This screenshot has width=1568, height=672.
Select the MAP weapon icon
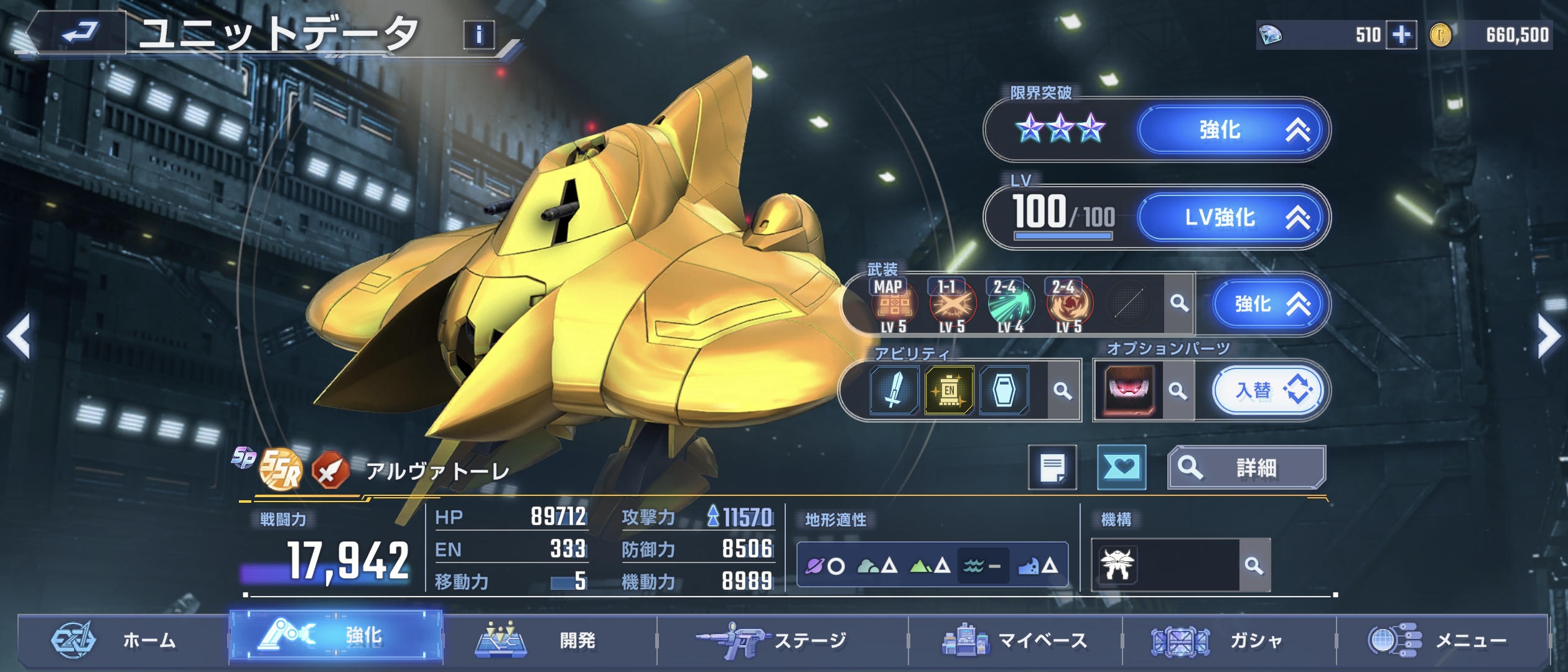pos(893,304)
